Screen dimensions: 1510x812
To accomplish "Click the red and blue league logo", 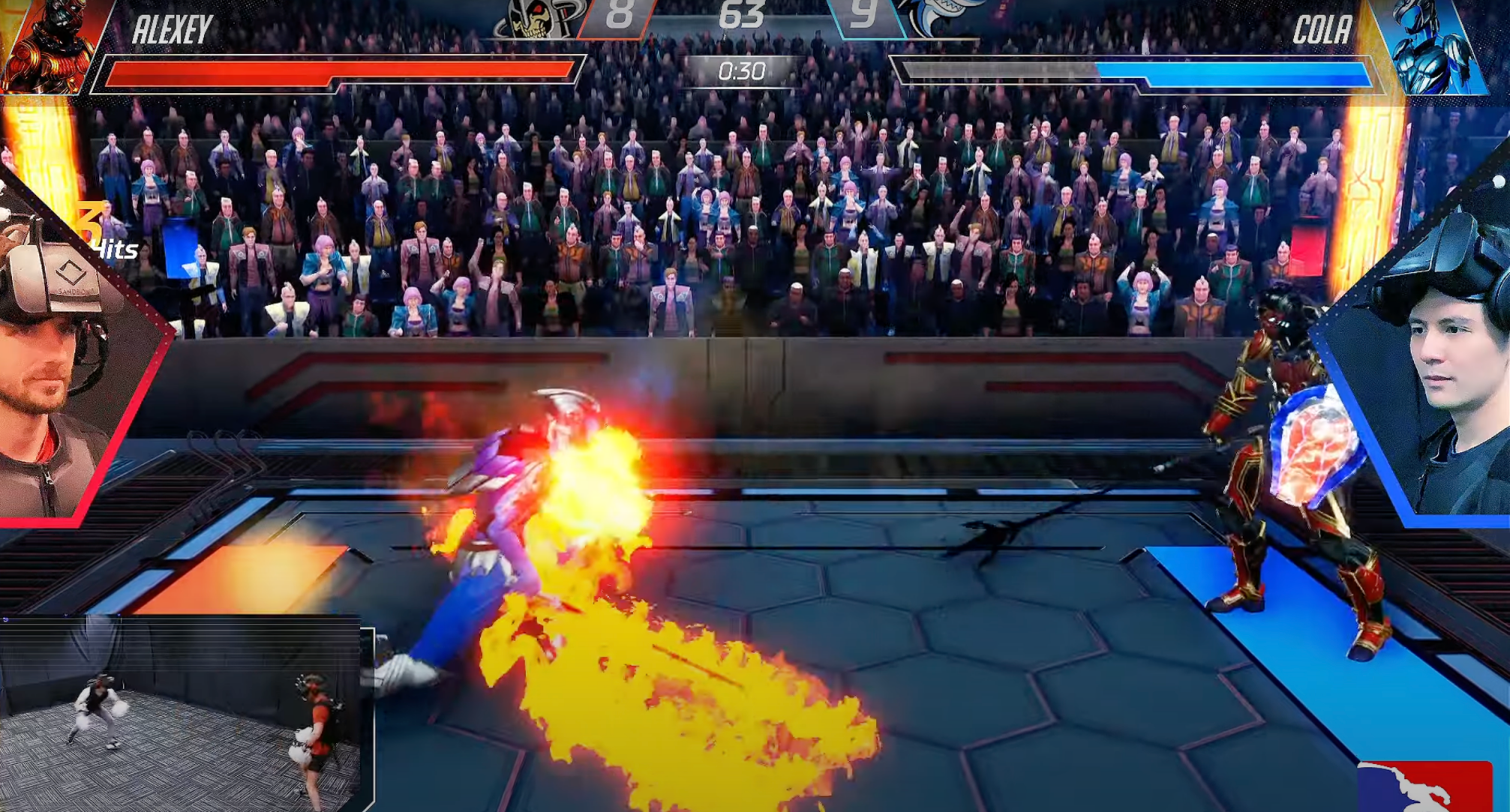I will coord(1424,787).
